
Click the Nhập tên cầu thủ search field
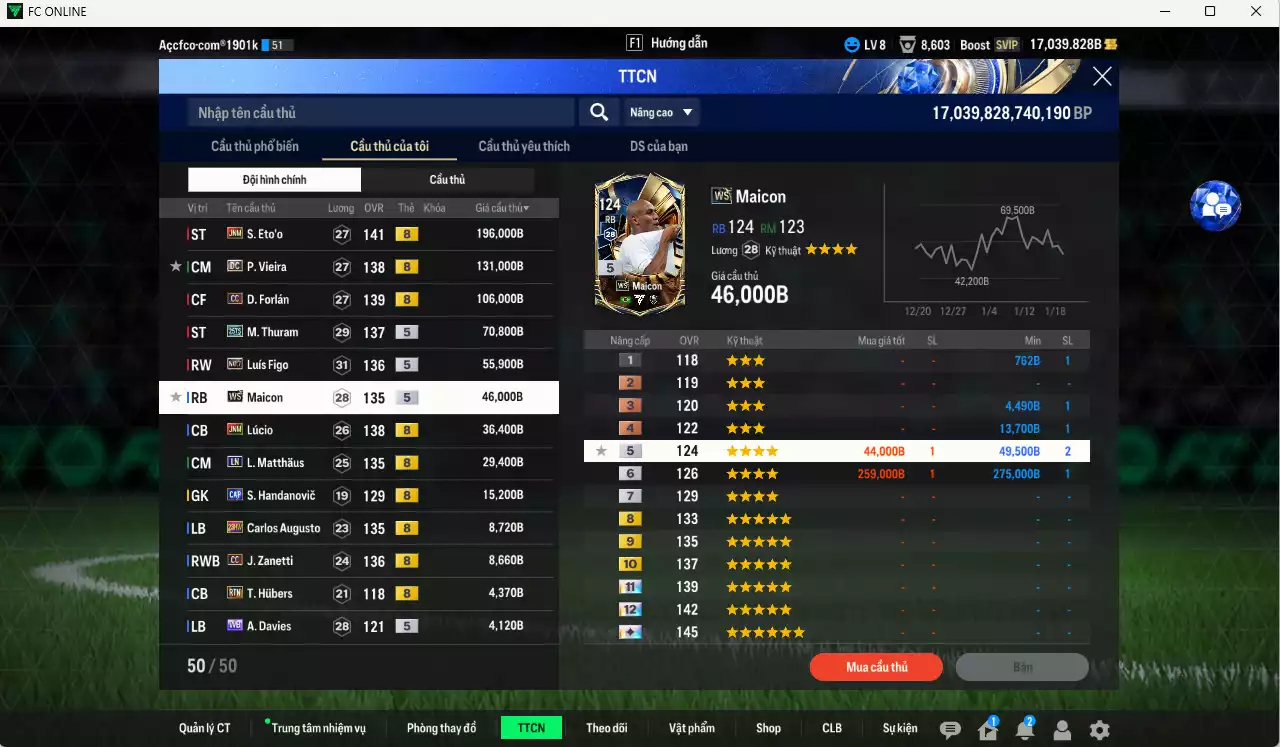(380, 112)
